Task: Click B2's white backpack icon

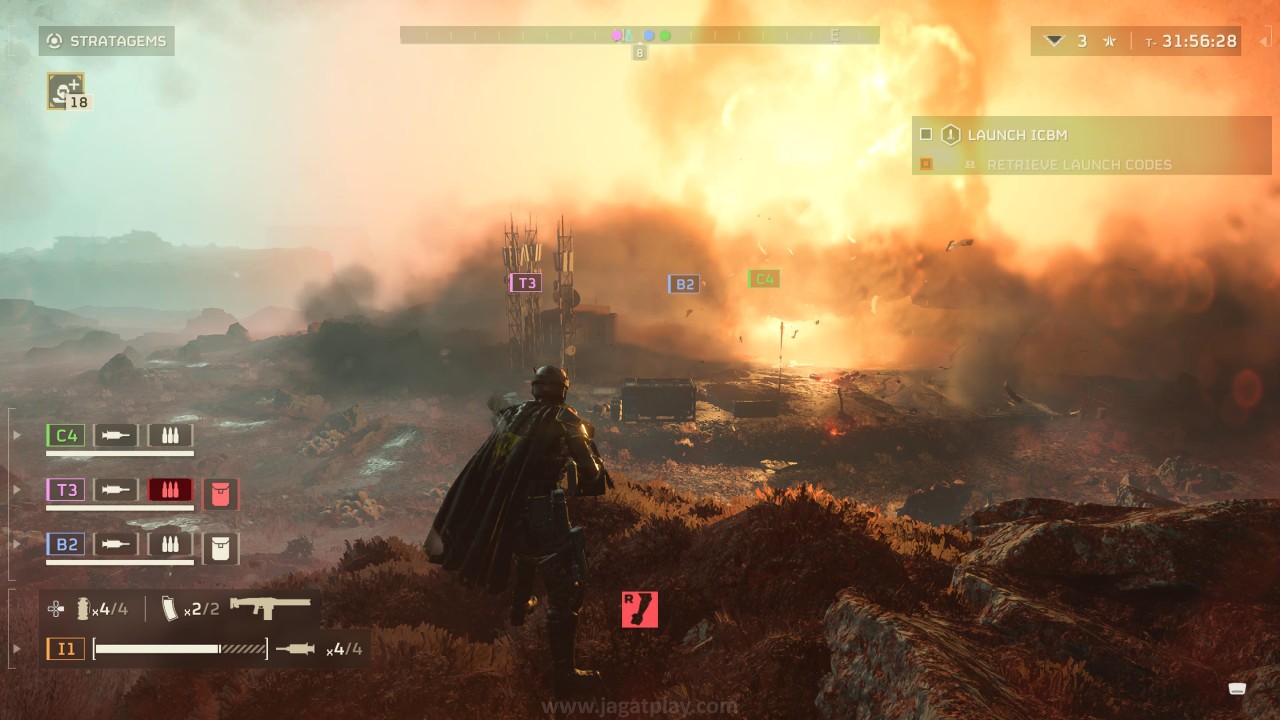Action: (x=221, y=548)
